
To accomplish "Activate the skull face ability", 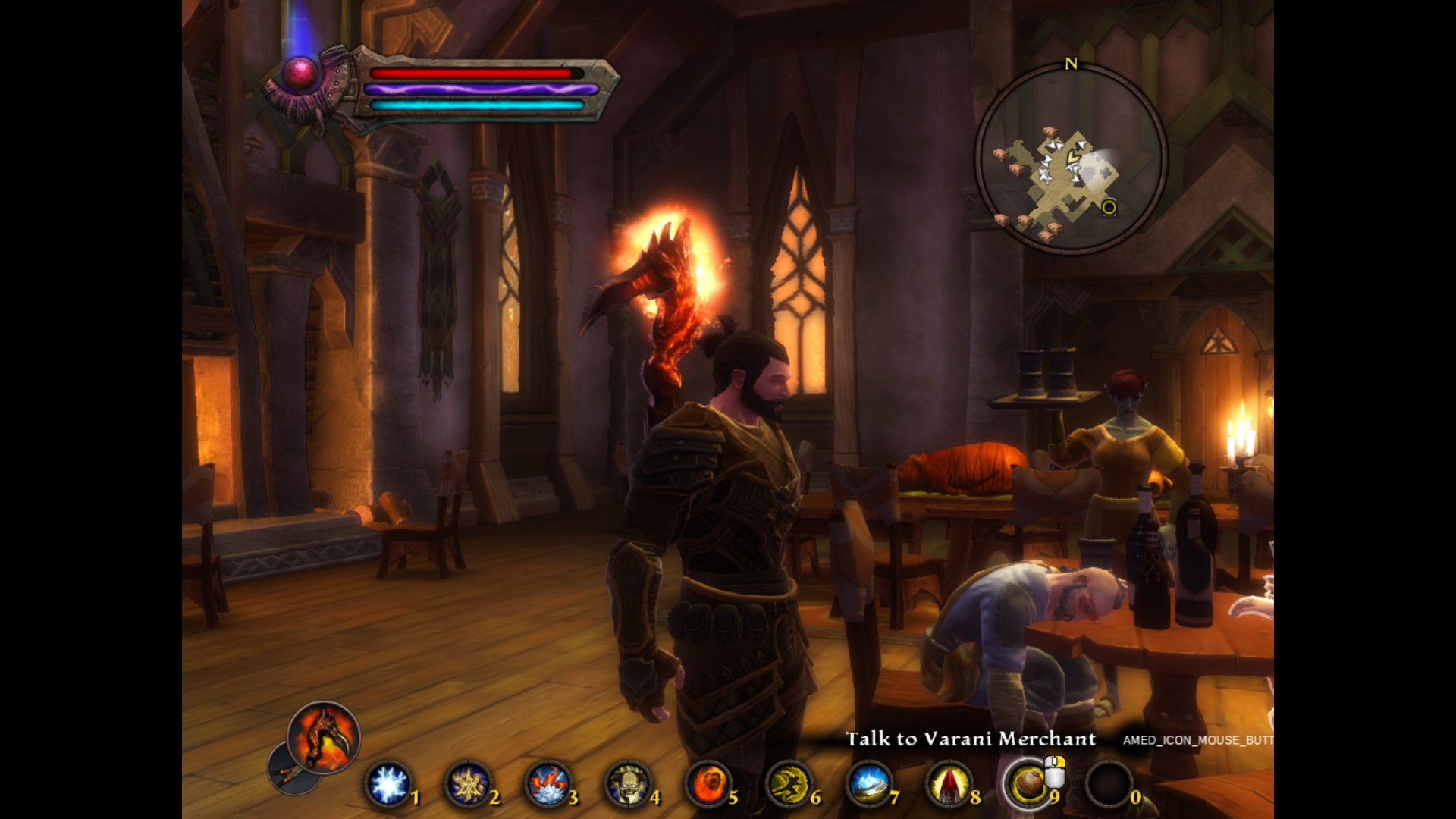I will pos(628,784).
